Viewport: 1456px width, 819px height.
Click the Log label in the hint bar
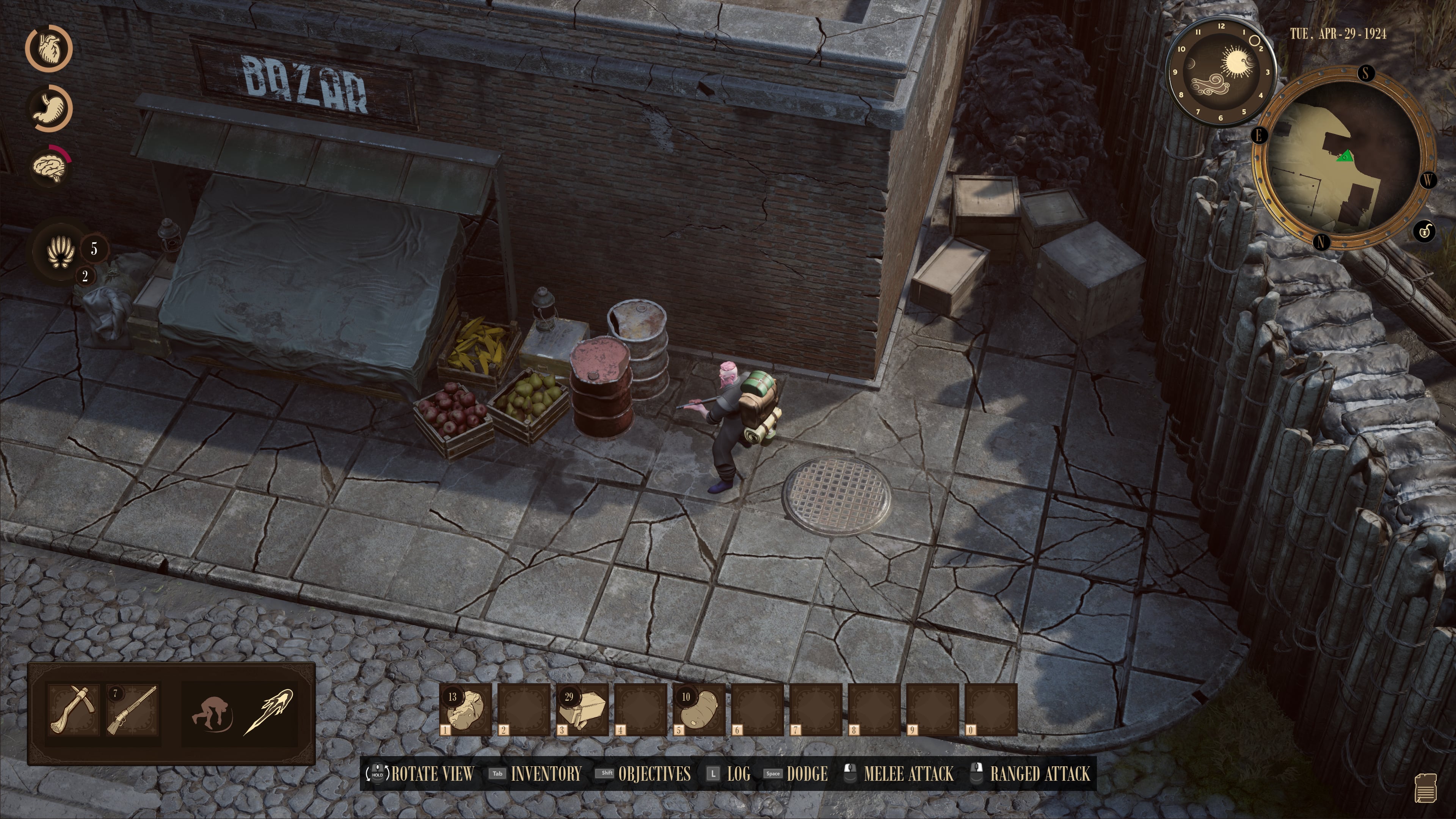tap(738, 774)
